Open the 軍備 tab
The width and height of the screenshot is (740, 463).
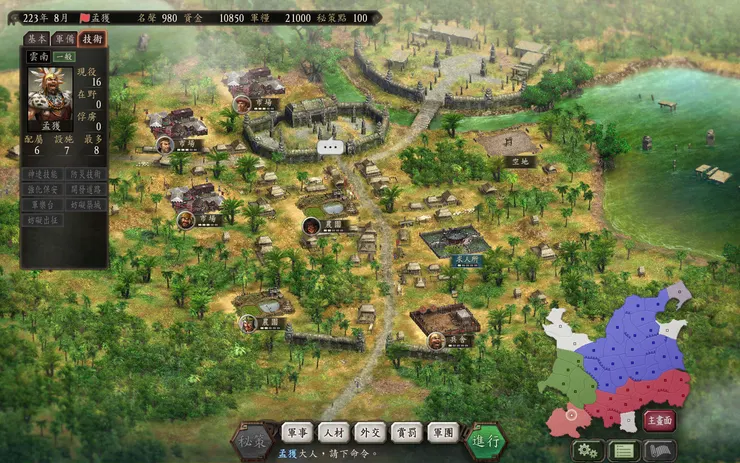point(63,39)
